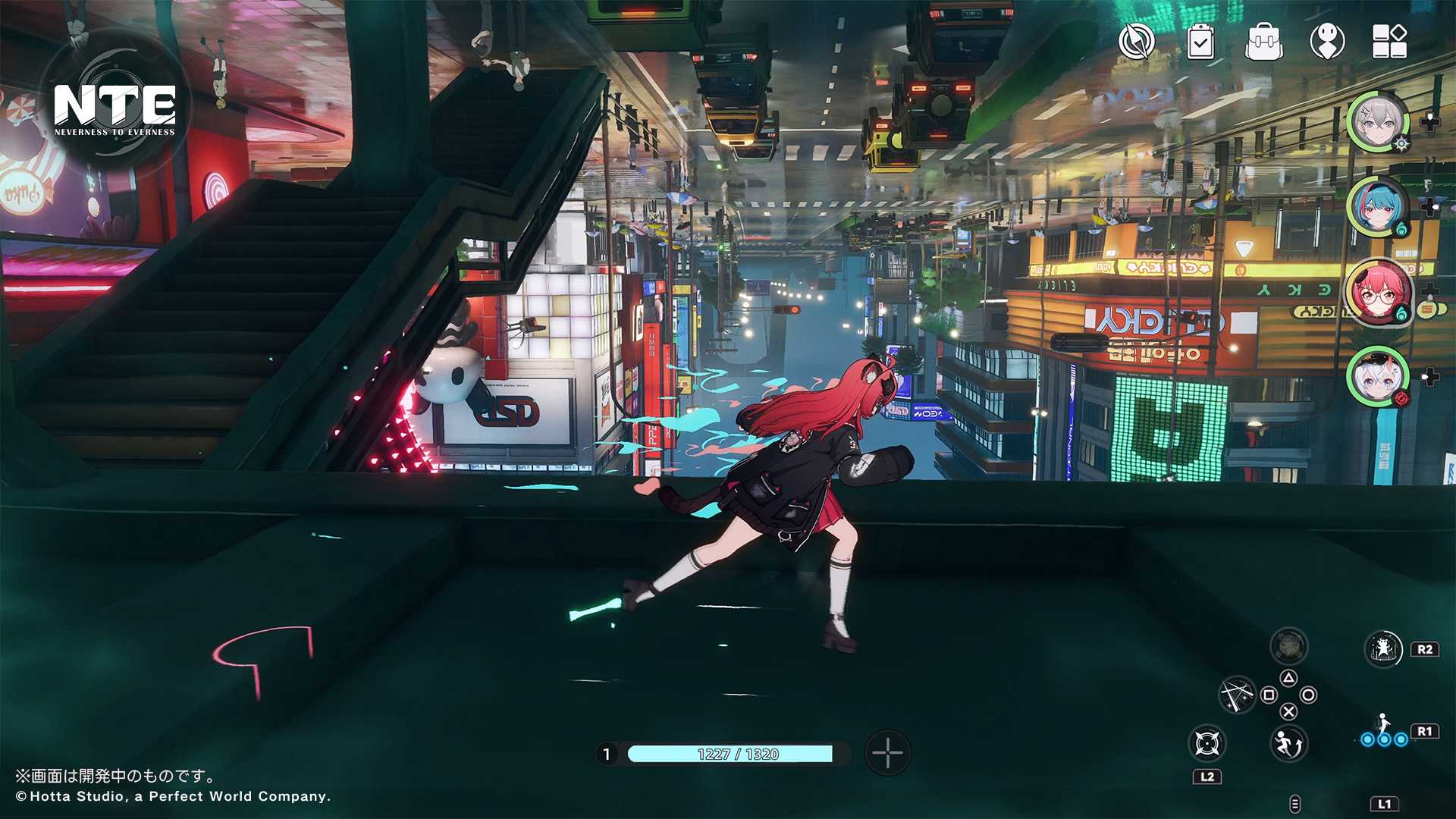Image resolution: width=1456 pixels, height=819 pixels.
Task: Open the backpack inventory
Action: pos(1264,41)
